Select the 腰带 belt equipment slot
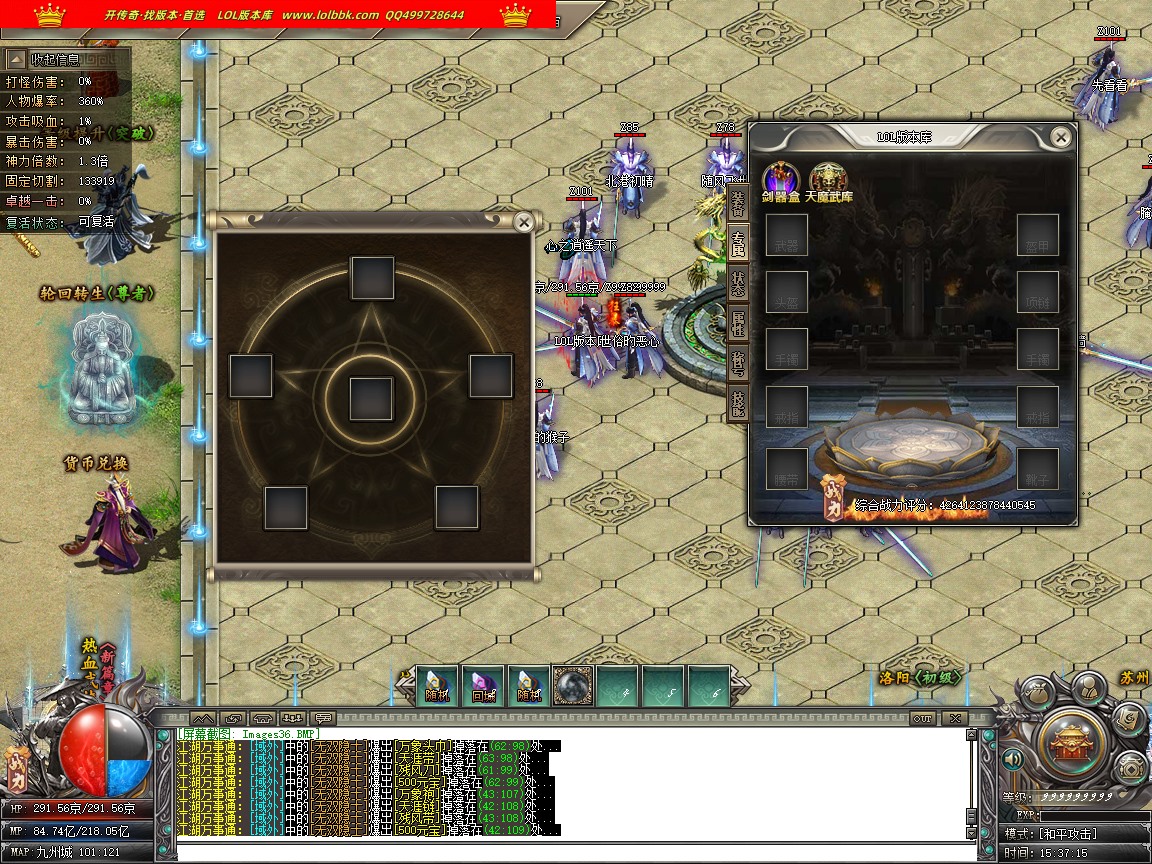Screen dimensions: 1152x864 (x=787, y=470)
